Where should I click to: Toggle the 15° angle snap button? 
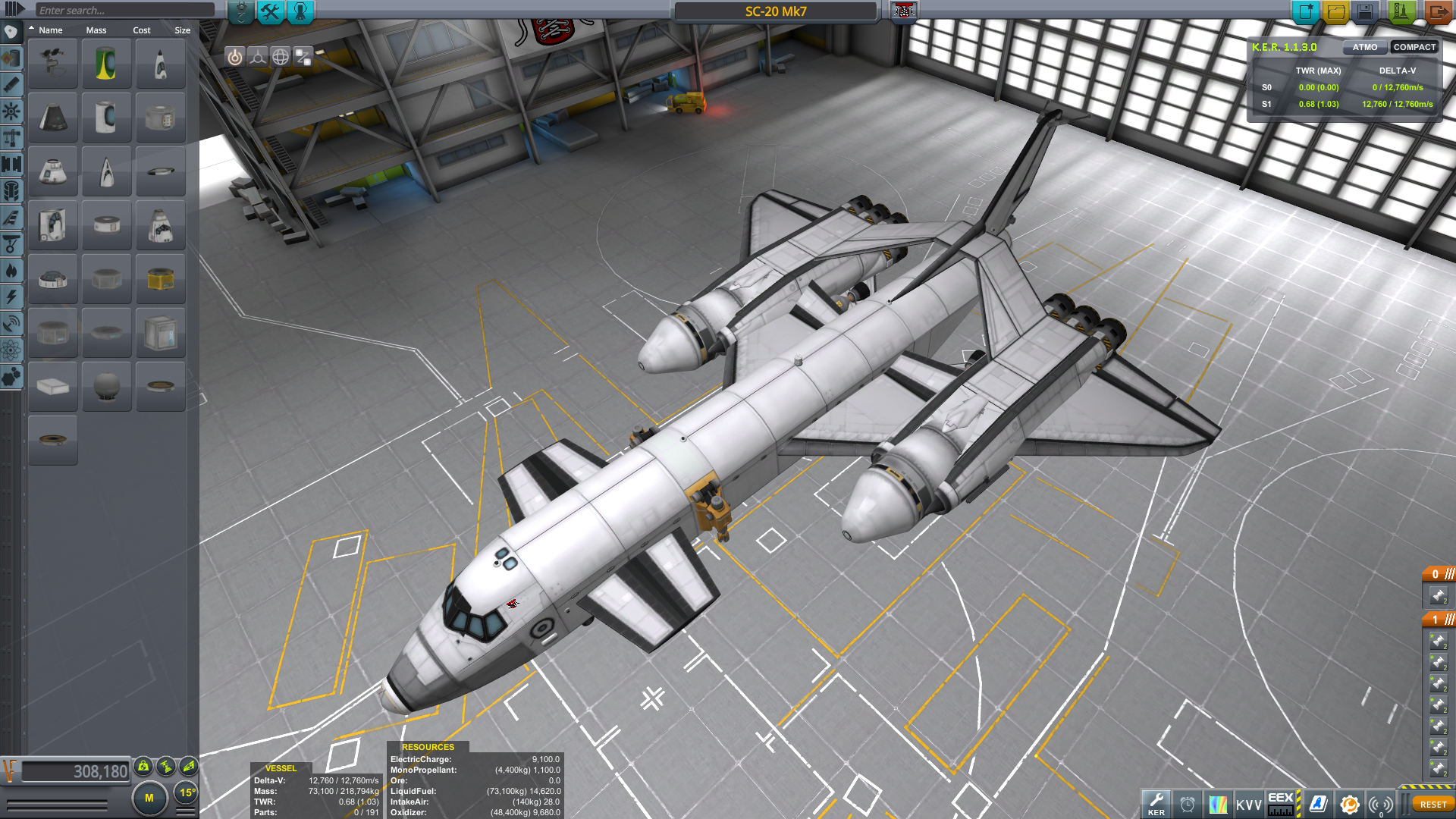pyautogui.click(x=187, y=793)
